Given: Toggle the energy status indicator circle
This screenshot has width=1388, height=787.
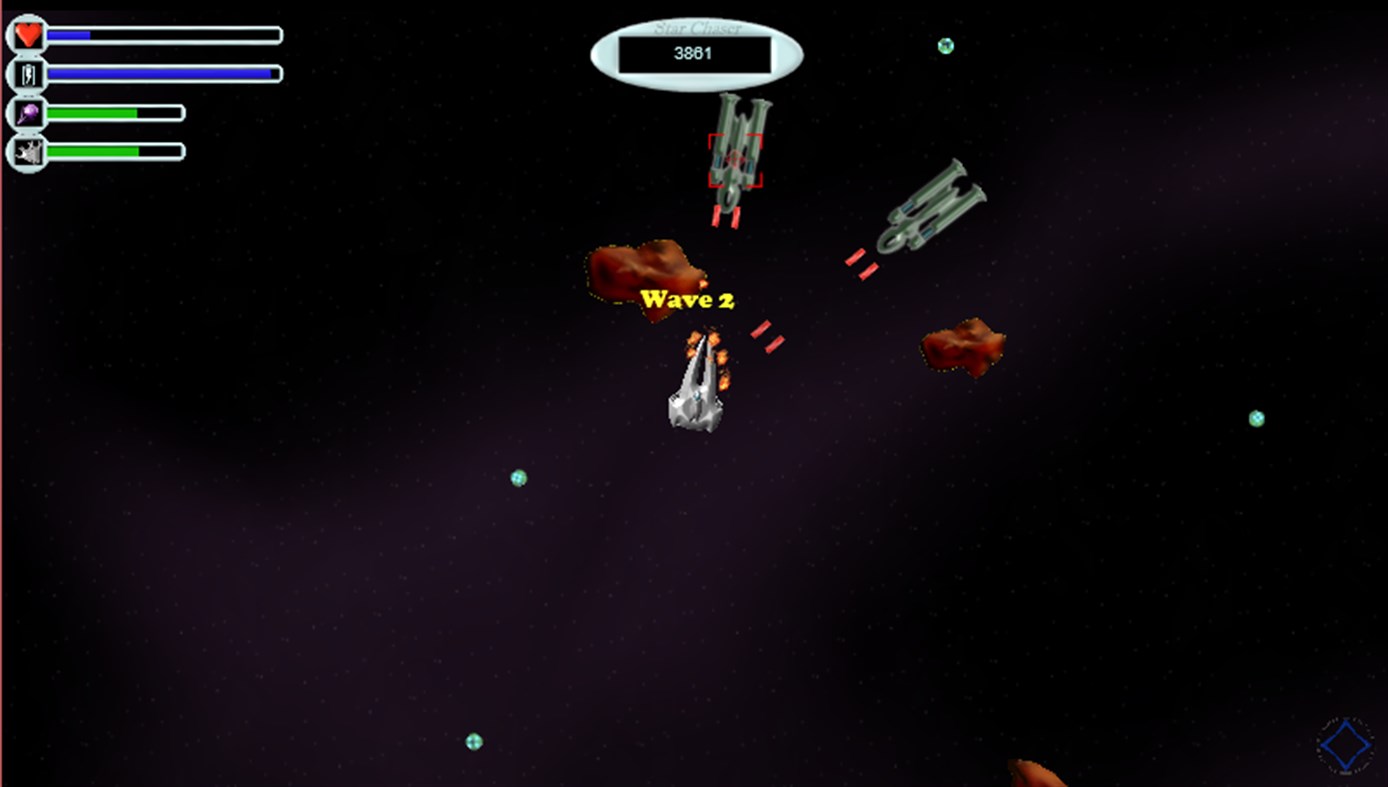Looking at the screenshot, I should click(27, 73).
